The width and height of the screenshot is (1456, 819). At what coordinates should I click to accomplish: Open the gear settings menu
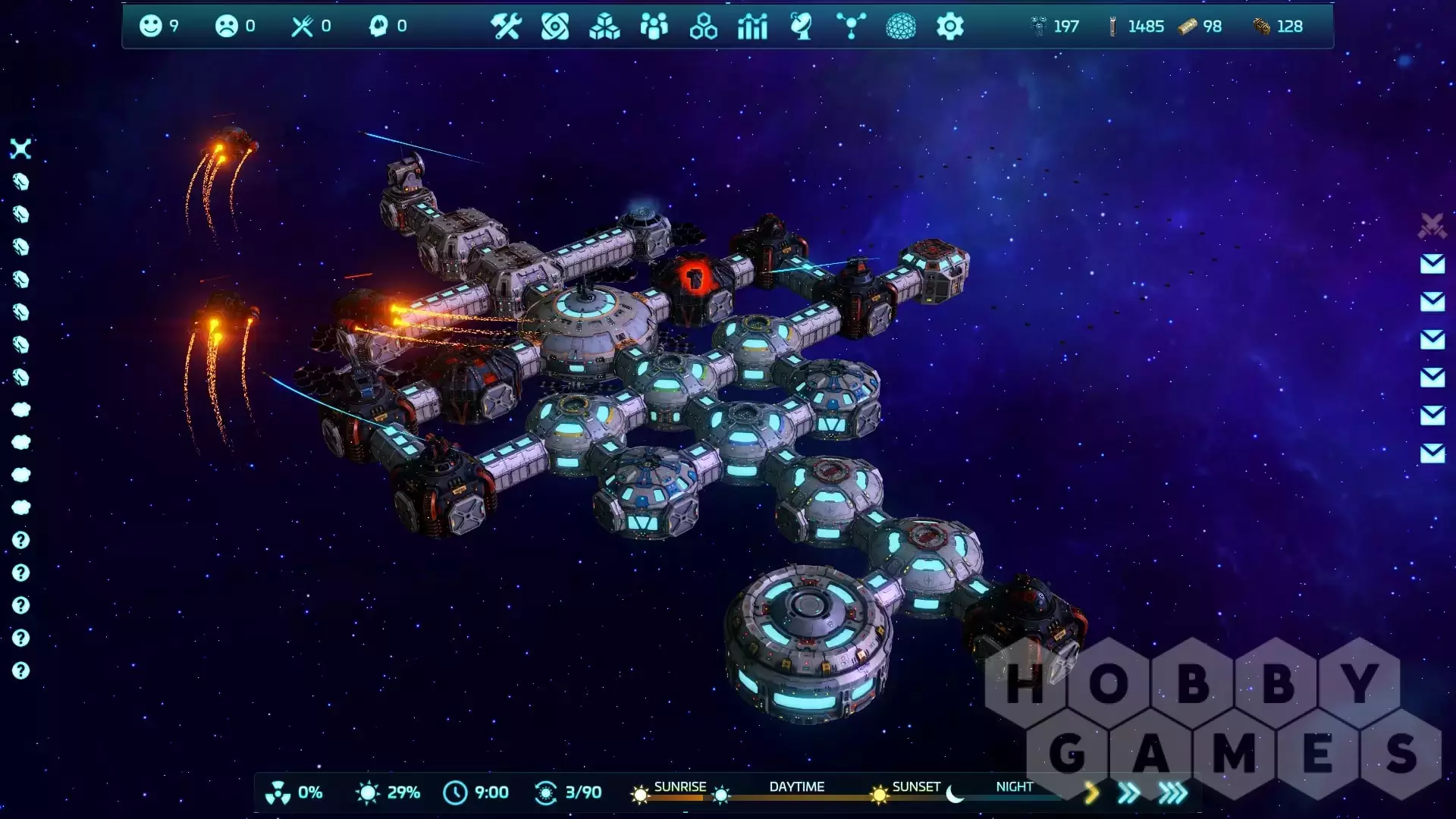pos(949,27)
